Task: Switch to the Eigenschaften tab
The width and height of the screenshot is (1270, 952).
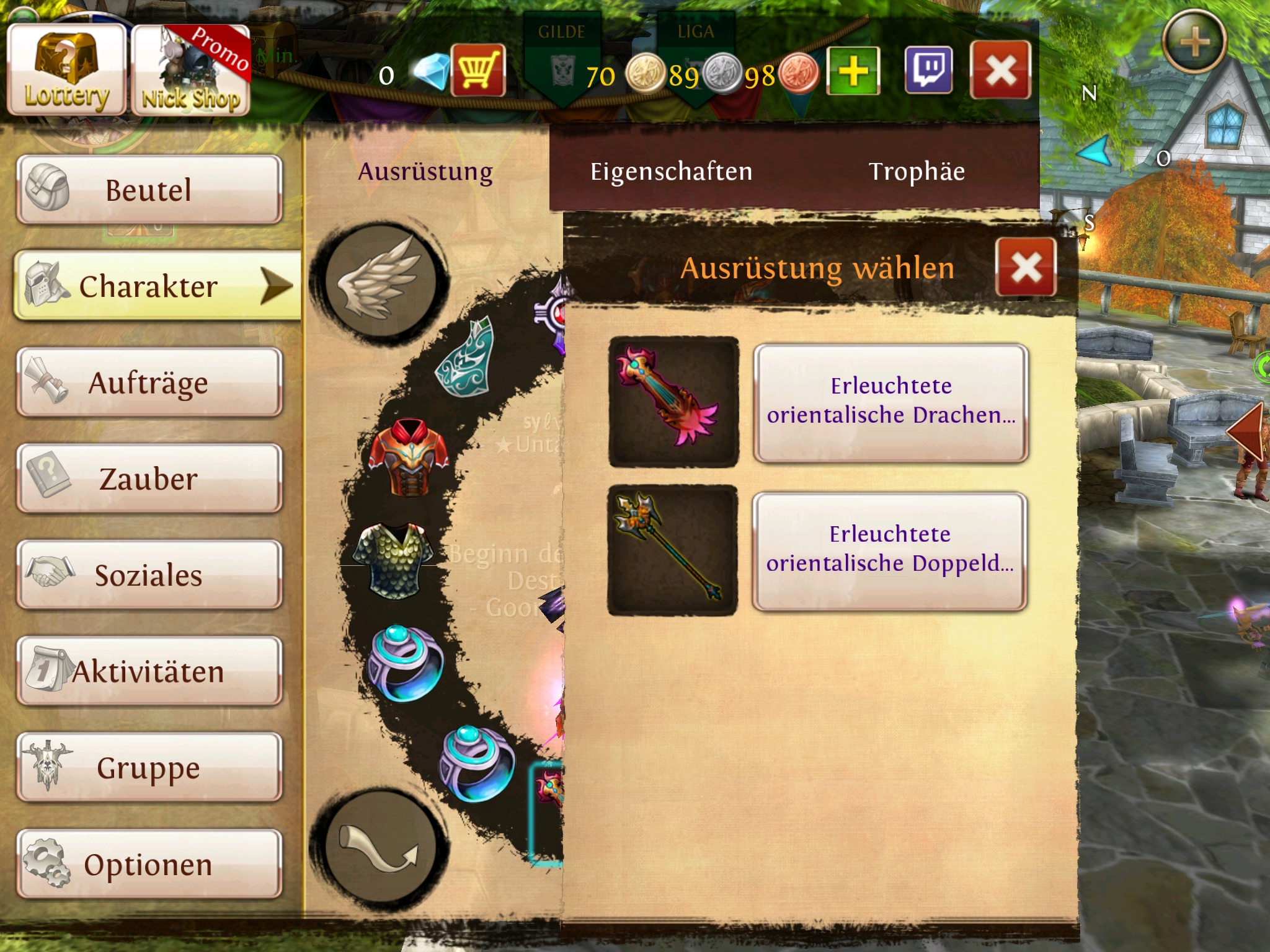Action: (671, 172)
